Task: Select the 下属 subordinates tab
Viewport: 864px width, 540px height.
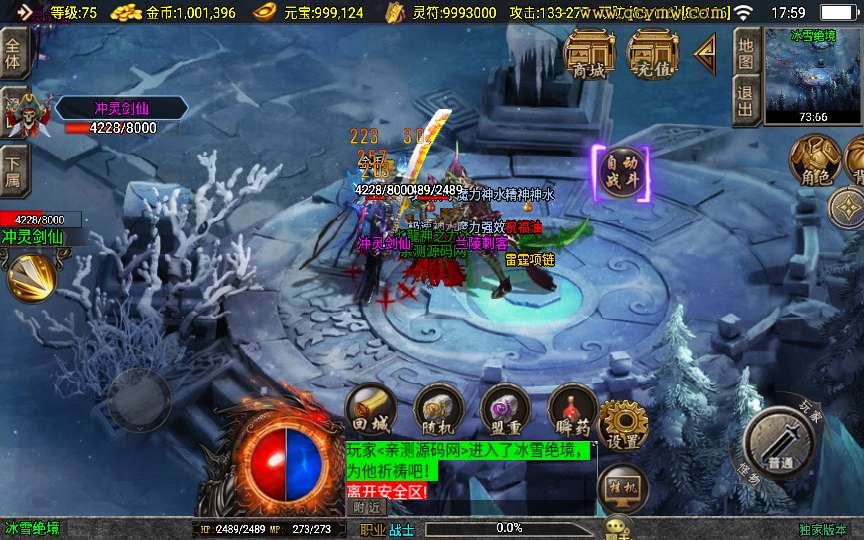Action: (13, 167)
